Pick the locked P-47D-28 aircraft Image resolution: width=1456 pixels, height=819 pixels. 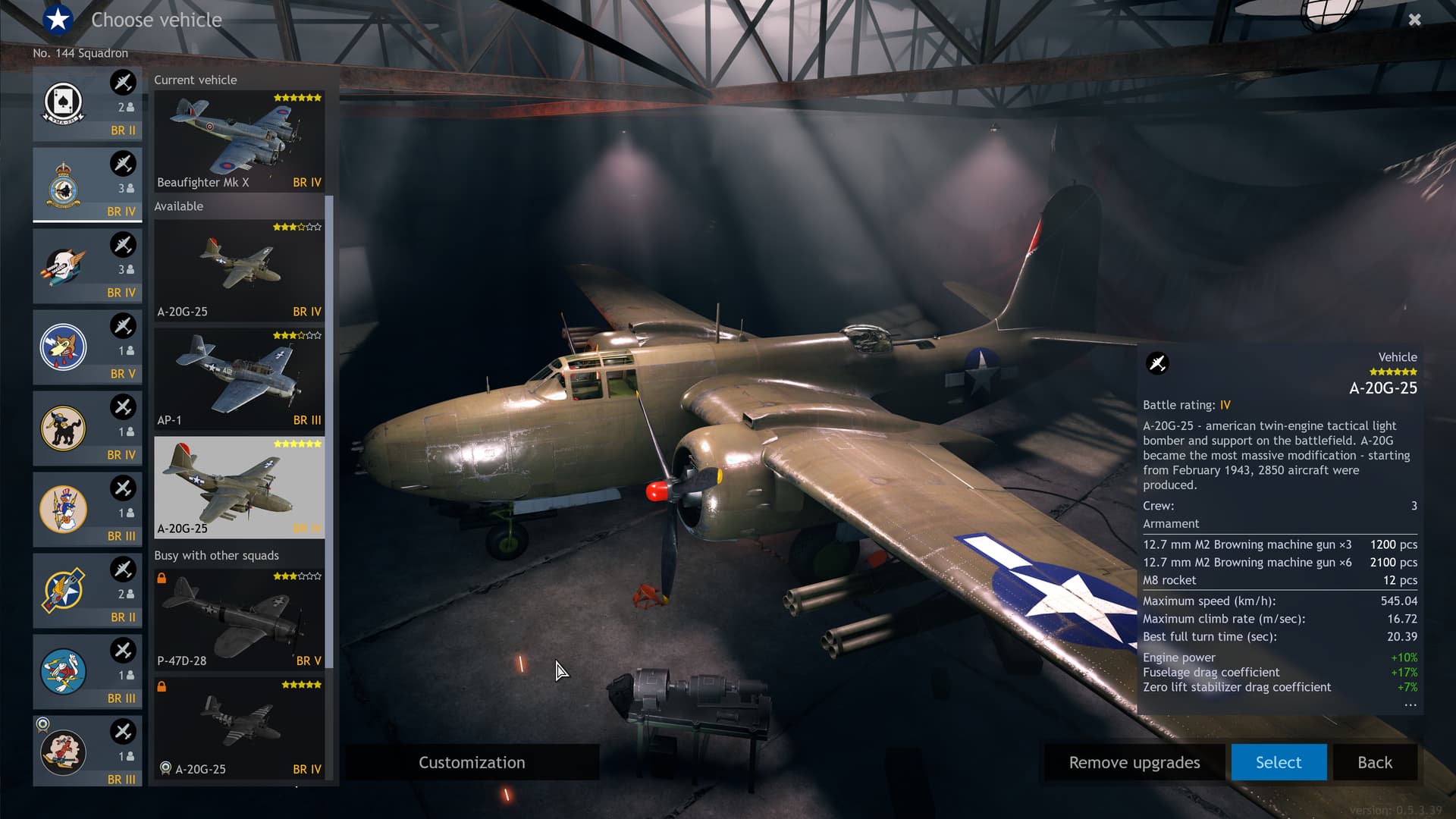point(239,620)
